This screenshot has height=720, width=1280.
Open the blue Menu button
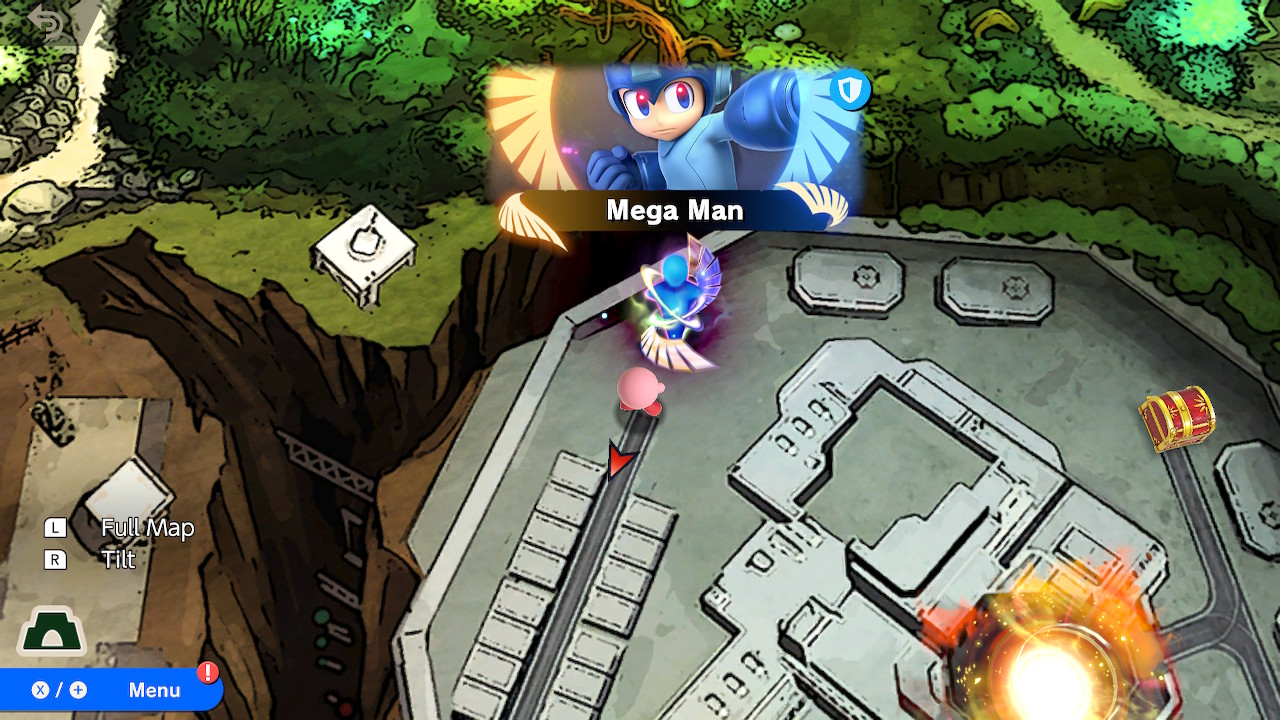110,690
